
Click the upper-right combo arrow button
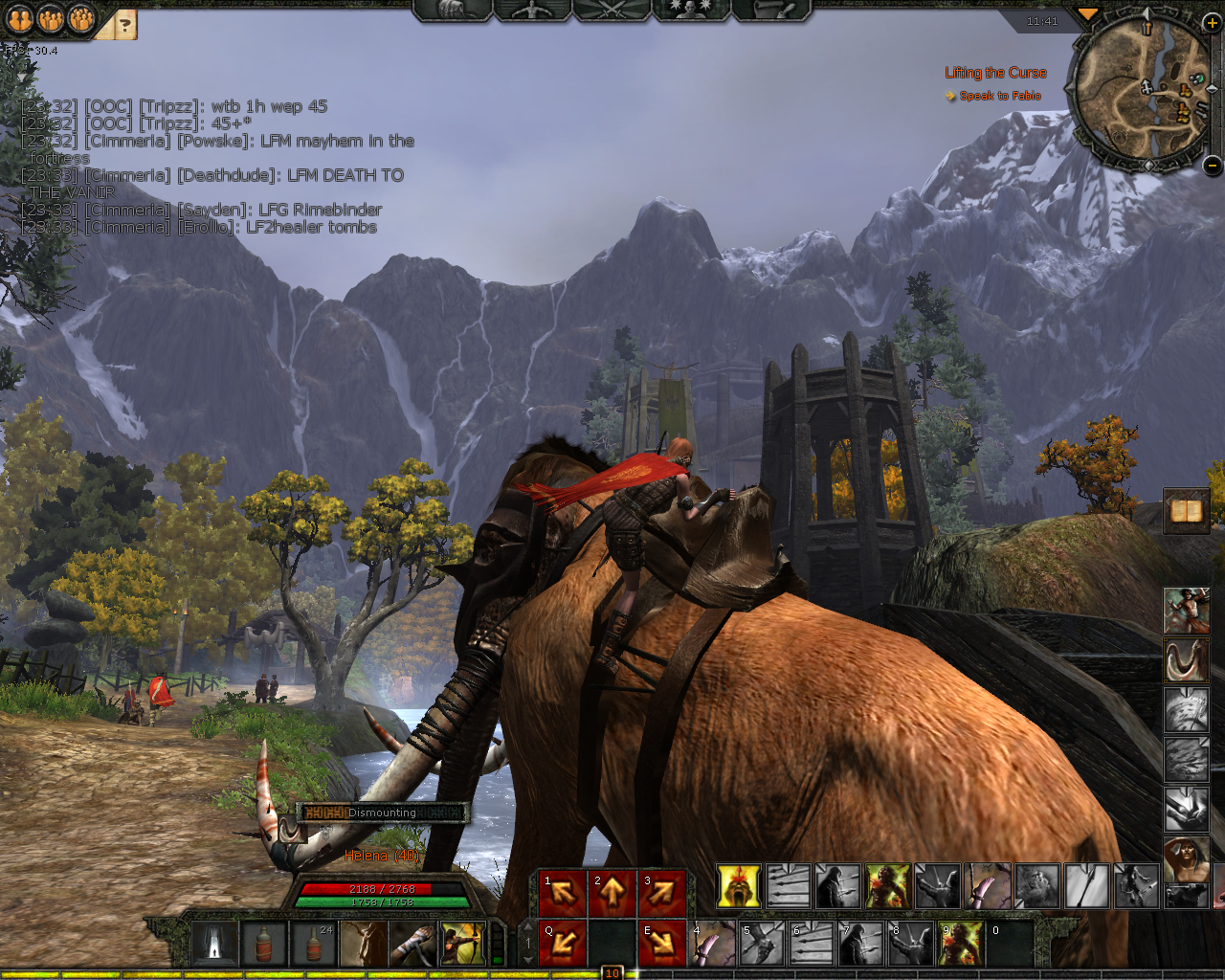click(662, 893)
